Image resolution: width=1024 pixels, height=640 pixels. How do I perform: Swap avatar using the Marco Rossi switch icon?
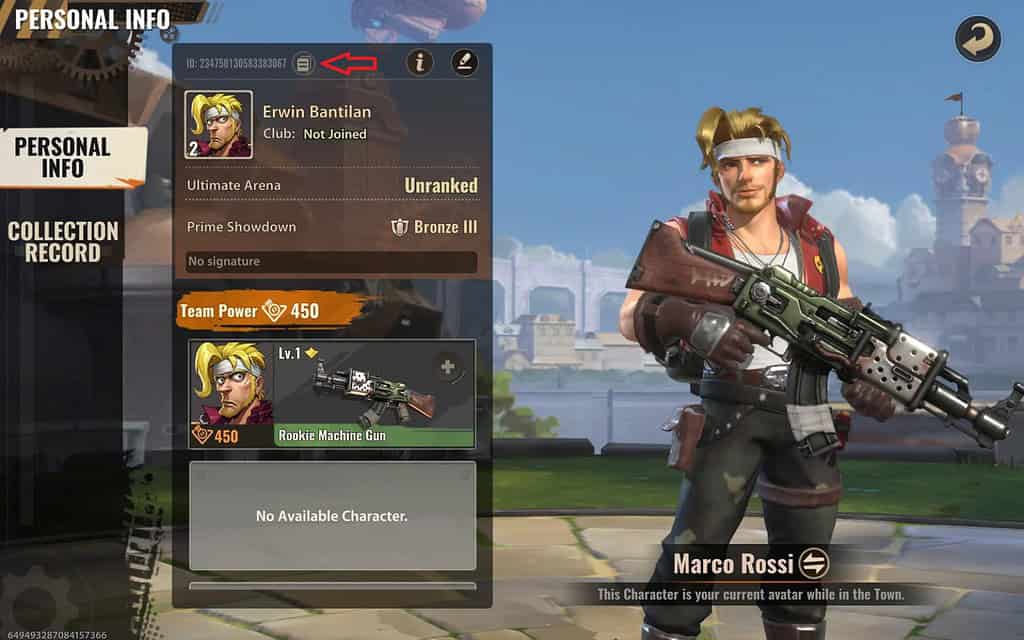tap(815, 563)
